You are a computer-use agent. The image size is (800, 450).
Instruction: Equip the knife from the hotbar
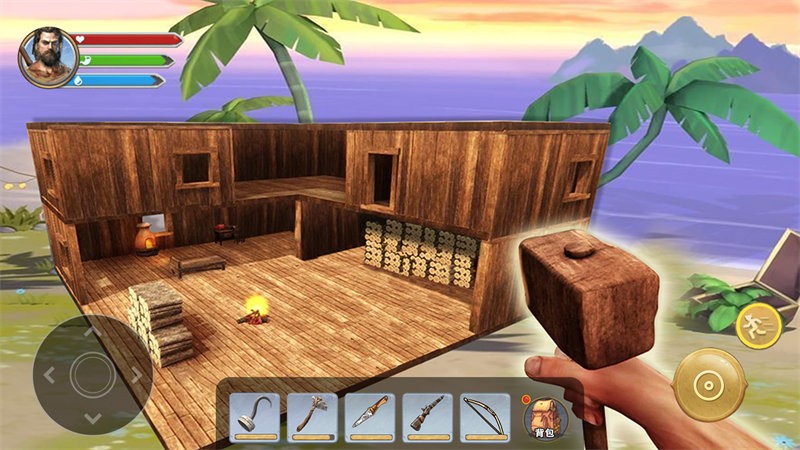click(370, 416)
